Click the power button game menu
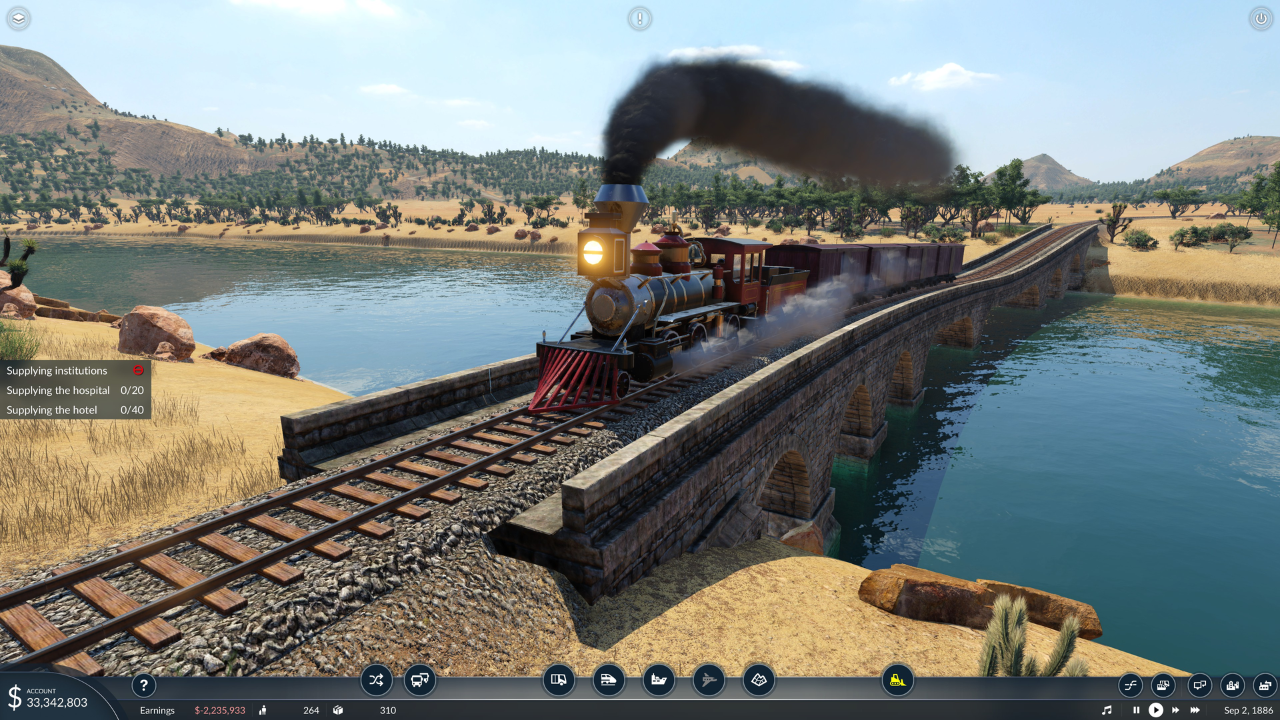 pos(1261,18)
